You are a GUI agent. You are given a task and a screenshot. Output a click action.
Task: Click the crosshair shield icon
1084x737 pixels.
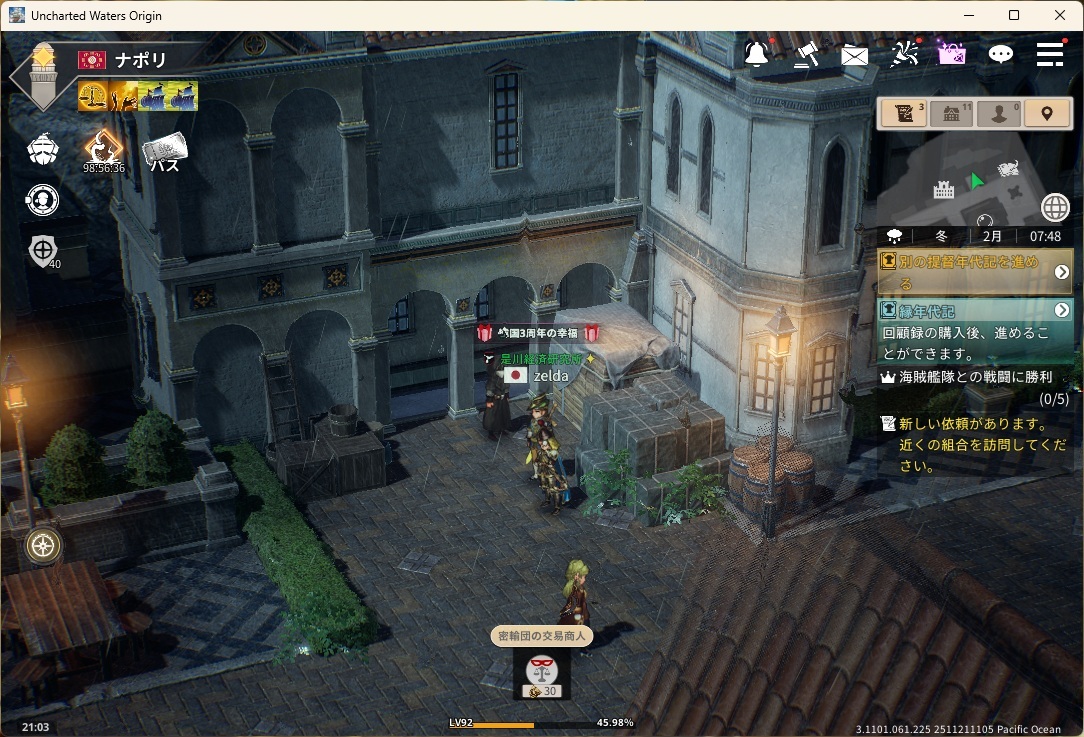tap(43, 250)
